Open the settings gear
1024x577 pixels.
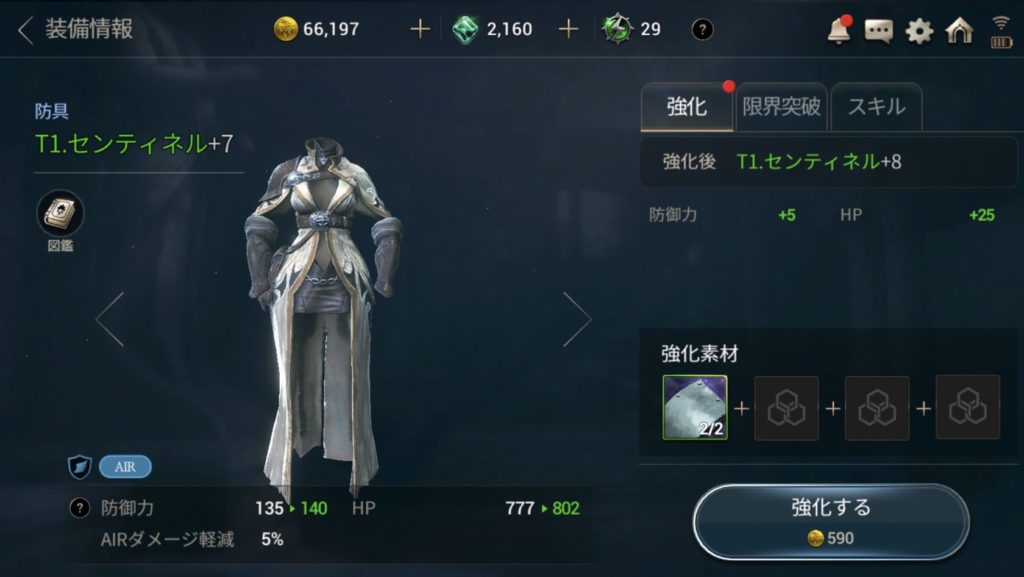coord(919,31)
